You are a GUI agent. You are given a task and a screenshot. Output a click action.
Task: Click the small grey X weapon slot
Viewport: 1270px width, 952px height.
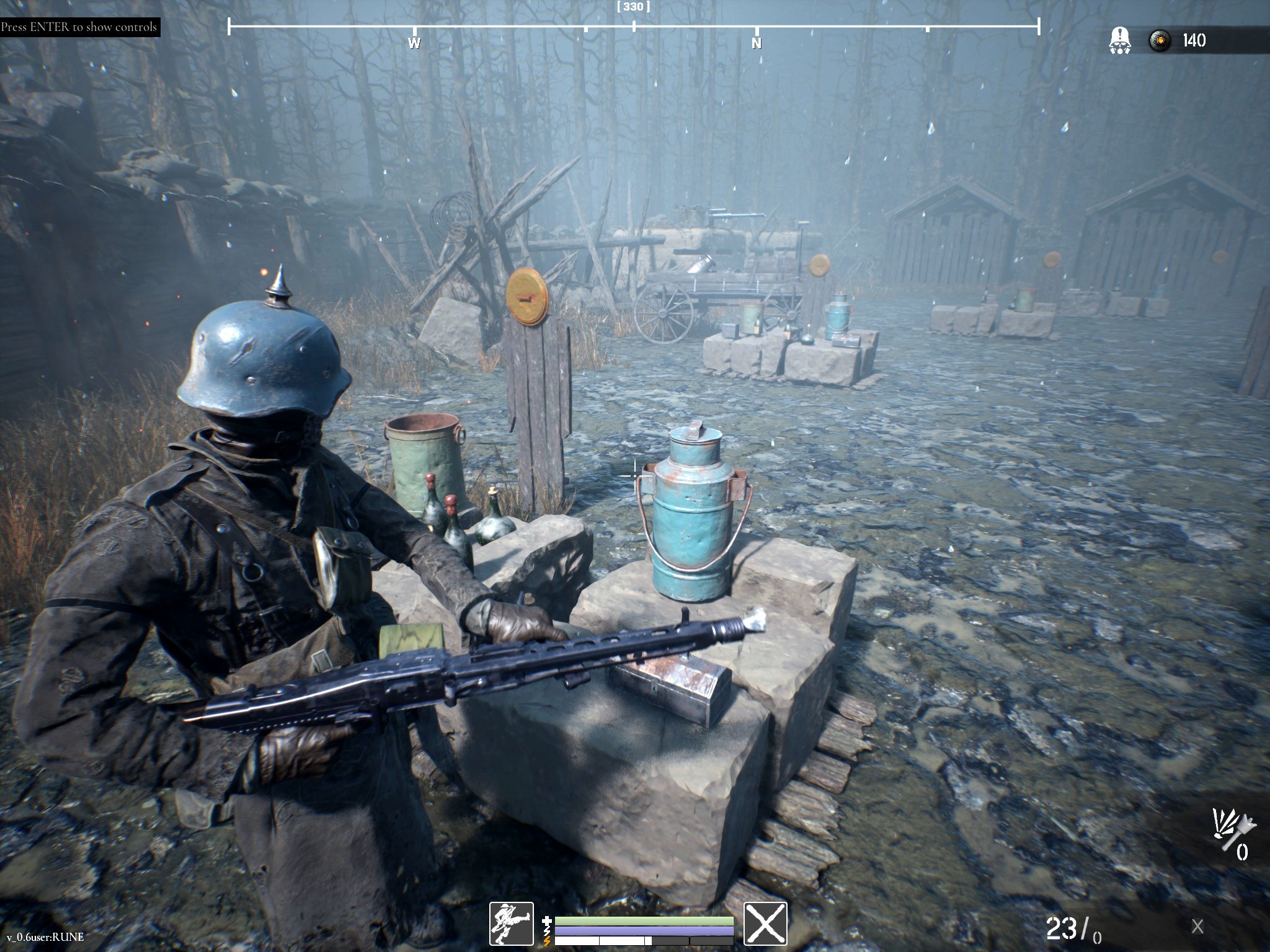click(x=1197, y=927)
